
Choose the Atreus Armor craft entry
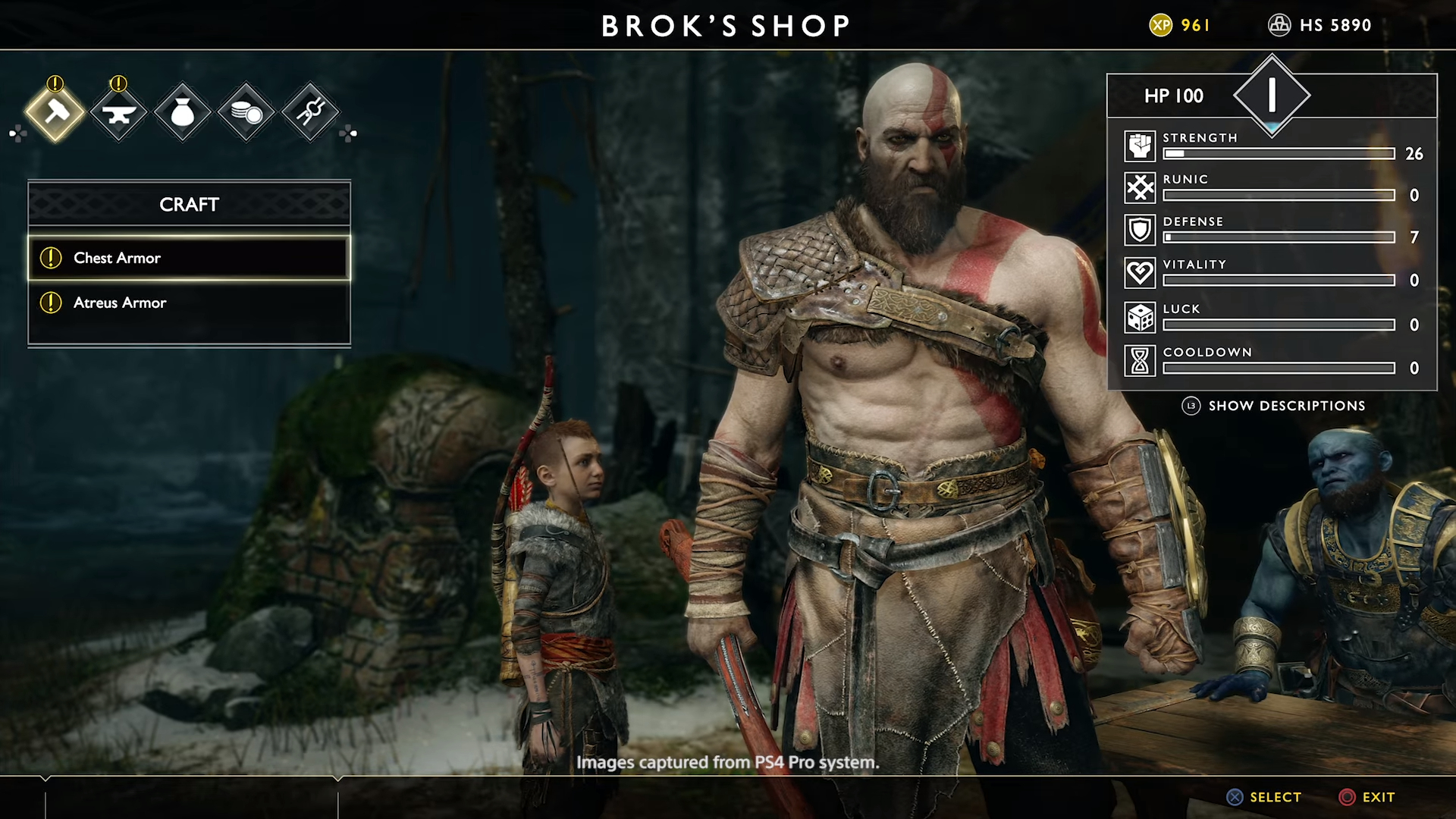(189, 303)
